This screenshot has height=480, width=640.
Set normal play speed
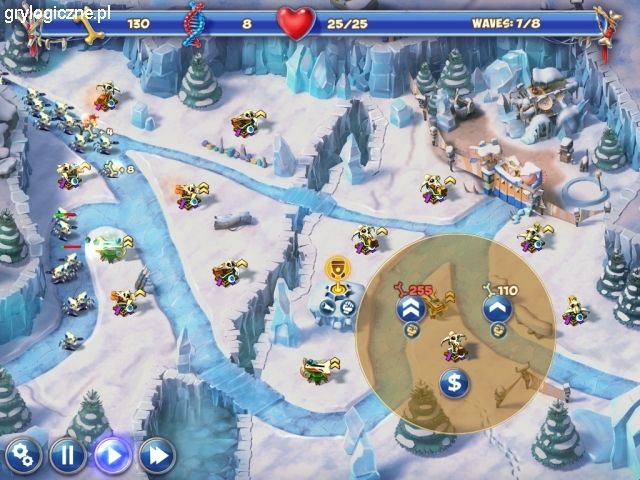(113, 457)
